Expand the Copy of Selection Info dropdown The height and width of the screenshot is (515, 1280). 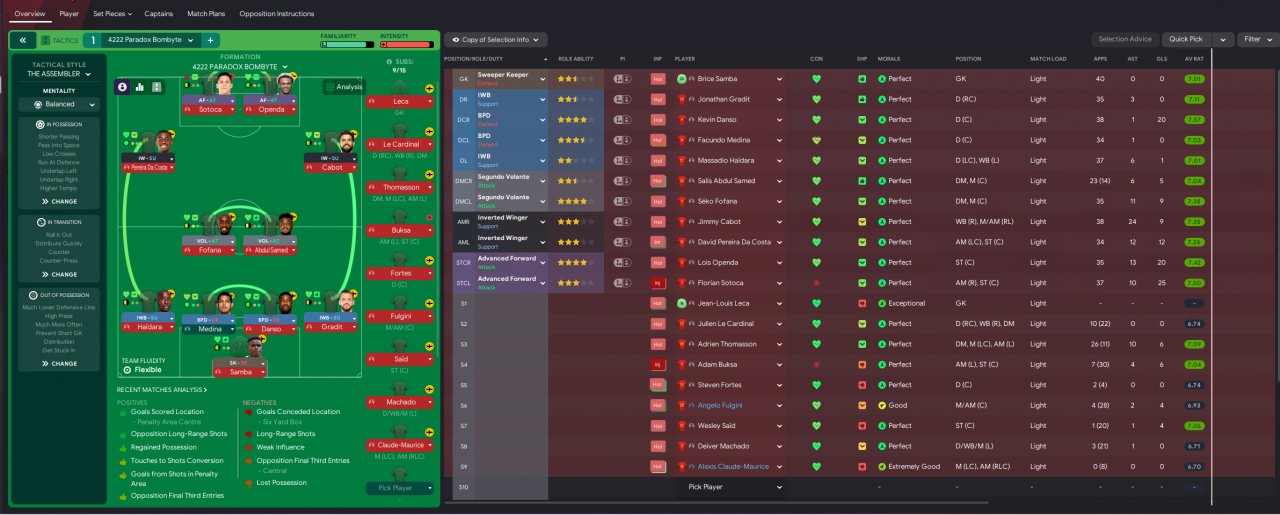click(496, 40)
